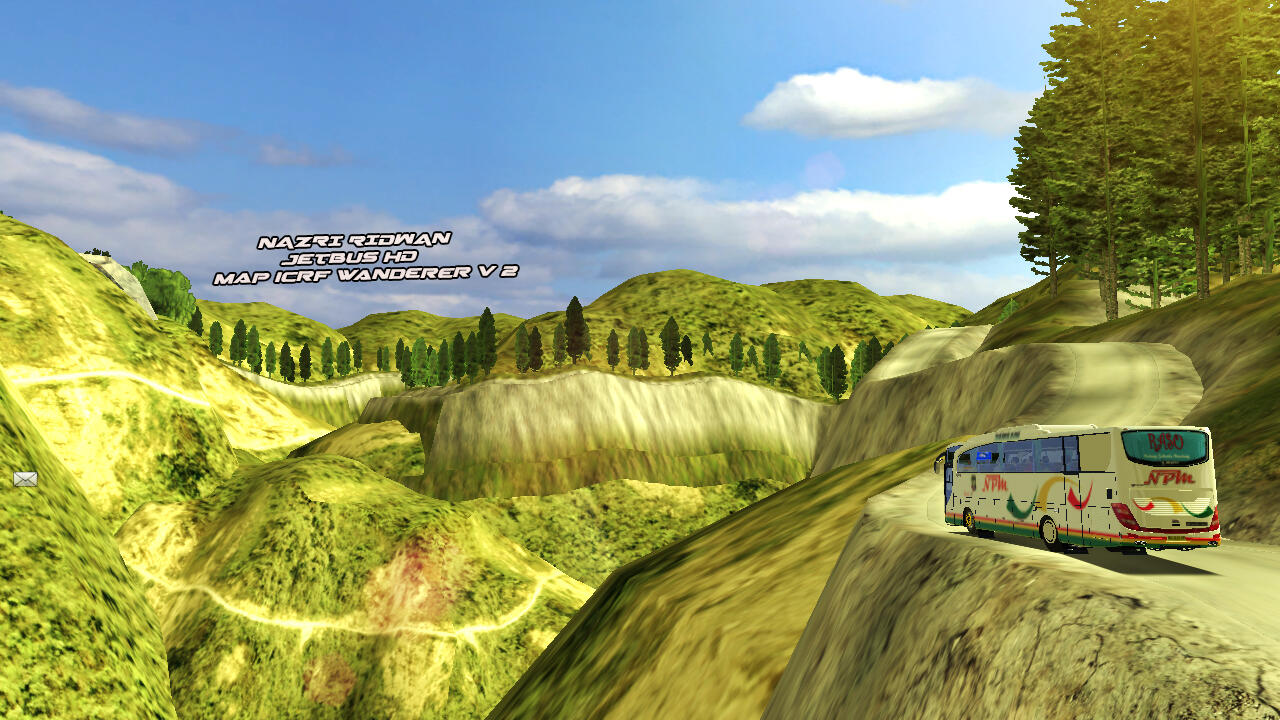Open the envelope message icon

pos(25,479)
